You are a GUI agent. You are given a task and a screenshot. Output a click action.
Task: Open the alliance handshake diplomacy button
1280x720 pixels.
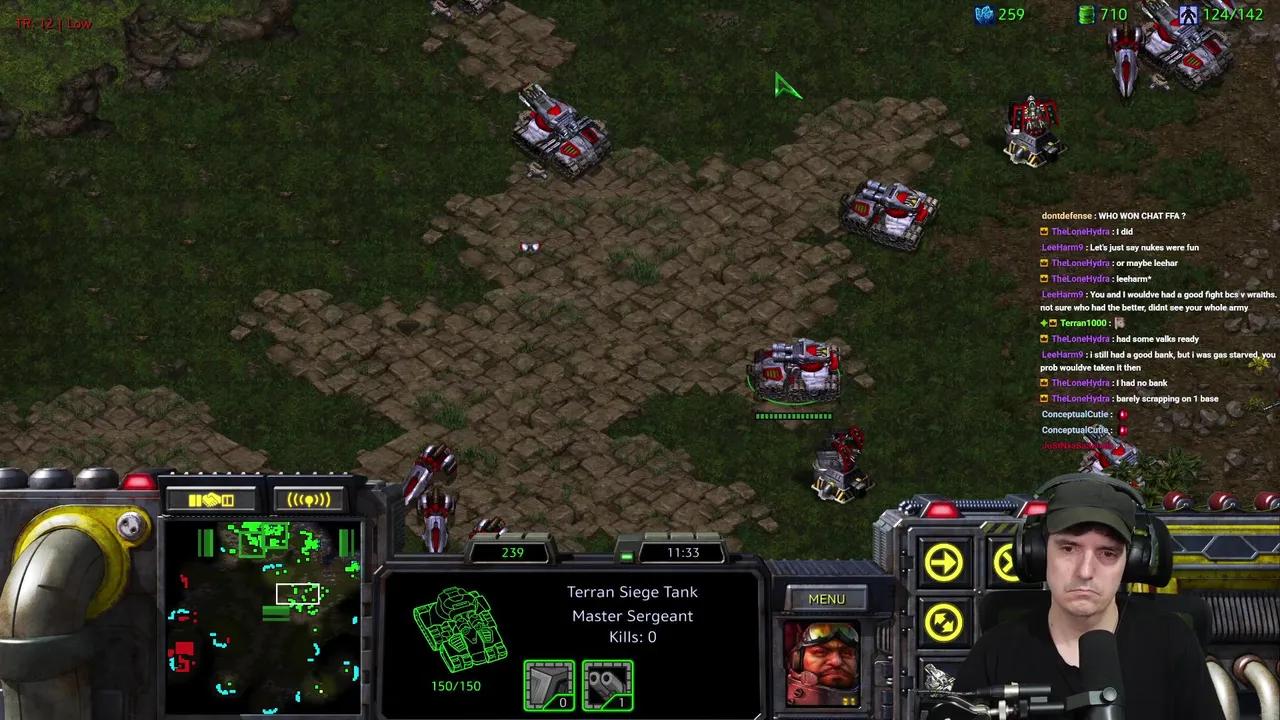click(212, 499)
